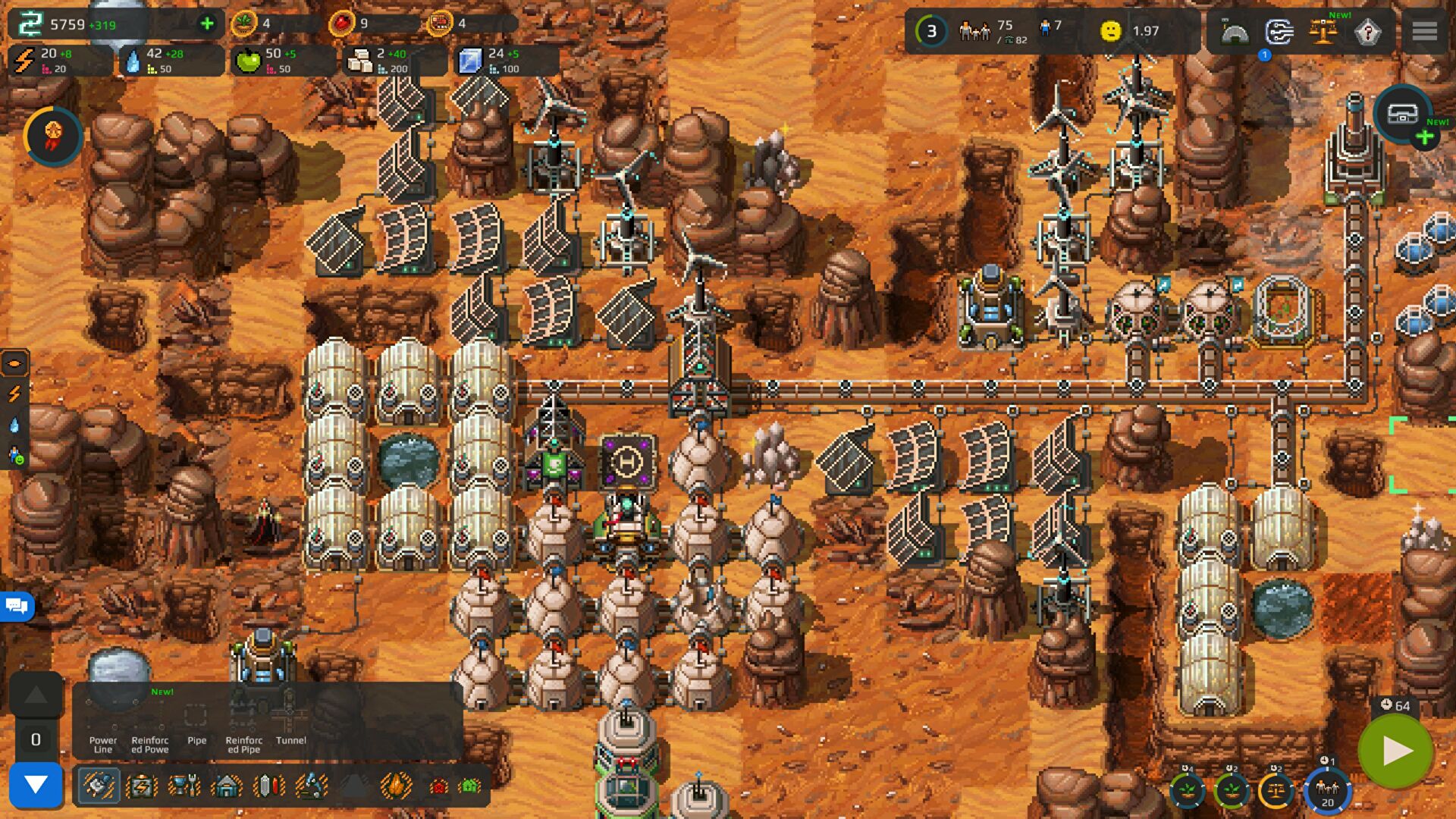Click the green play end-turn button
The image size is (1456, 819).
[1395, 751]
